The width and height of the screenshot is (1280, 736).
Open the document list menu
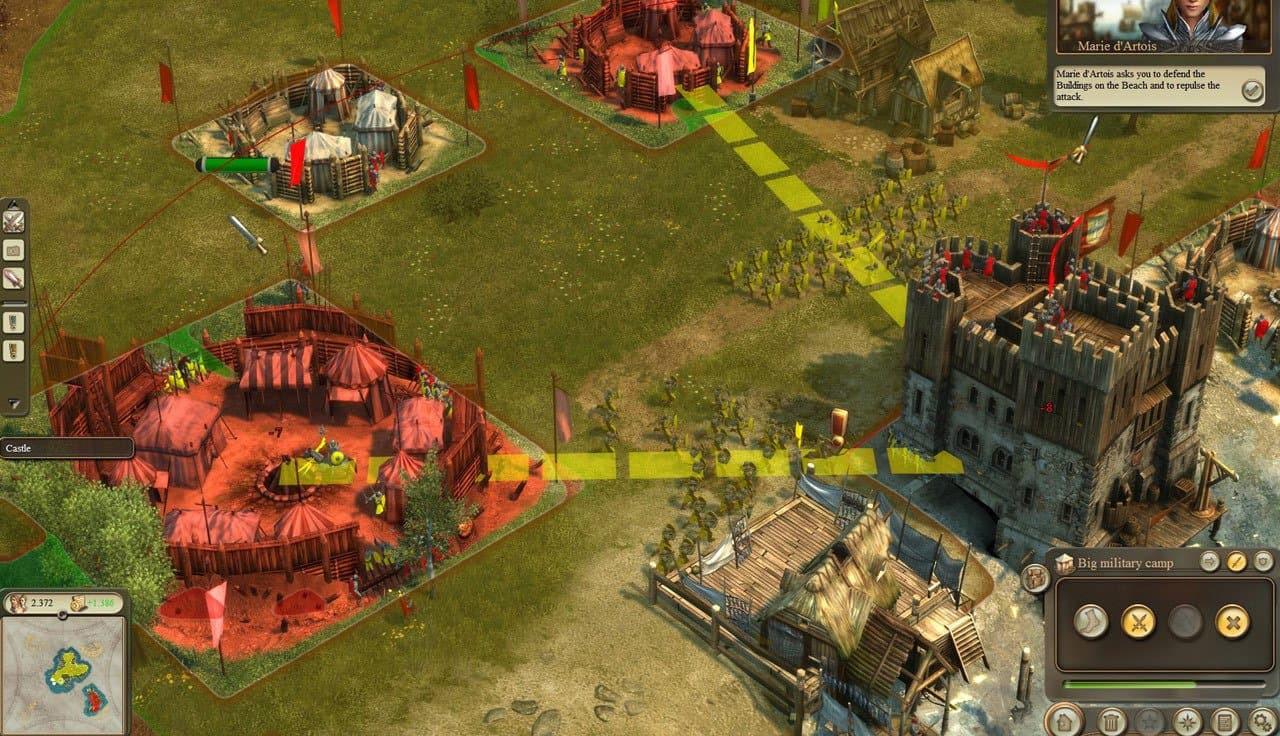coord(1225,721)
